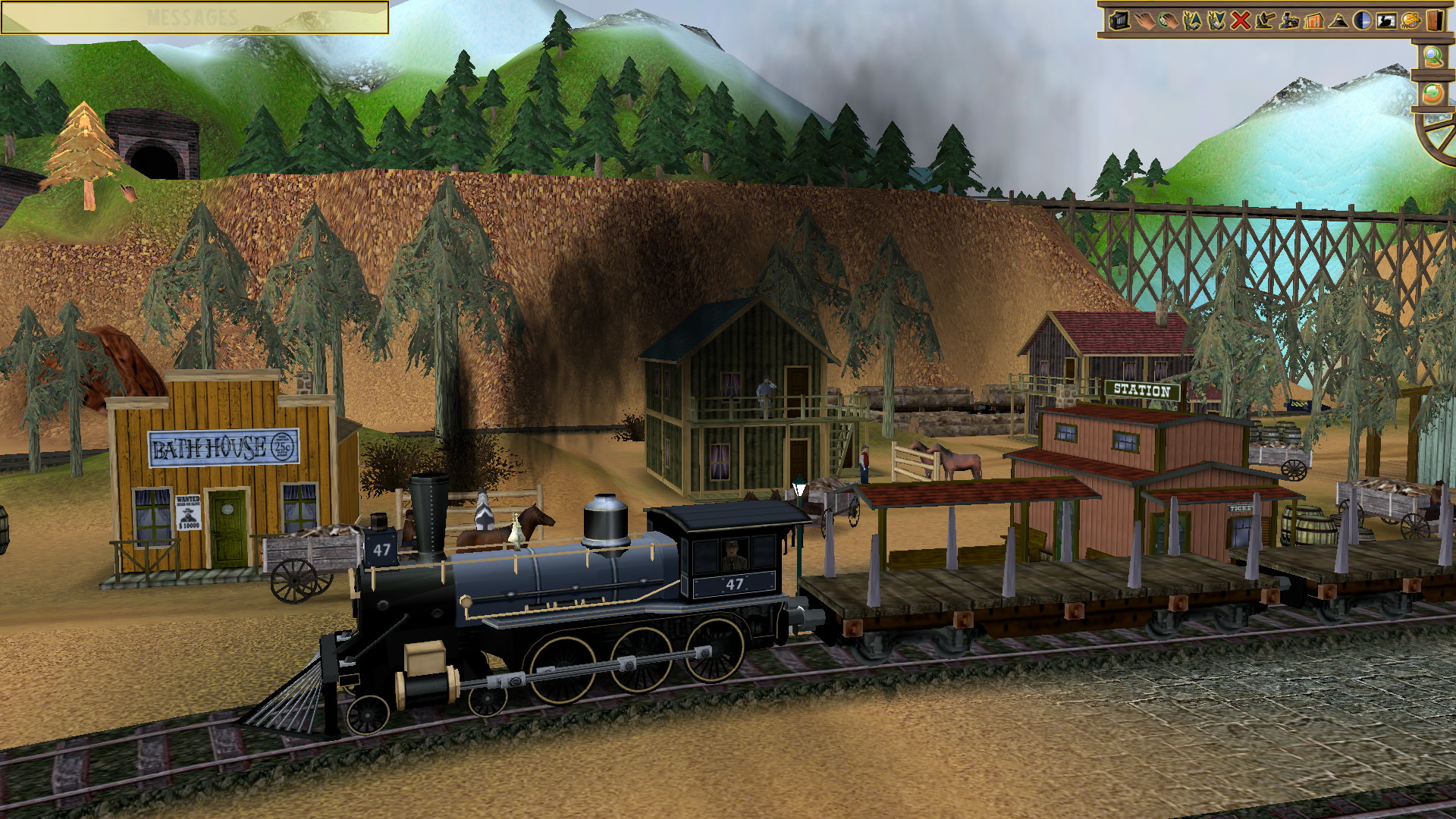
Task: Open the train list window icon
Action: click(1119, 20)
